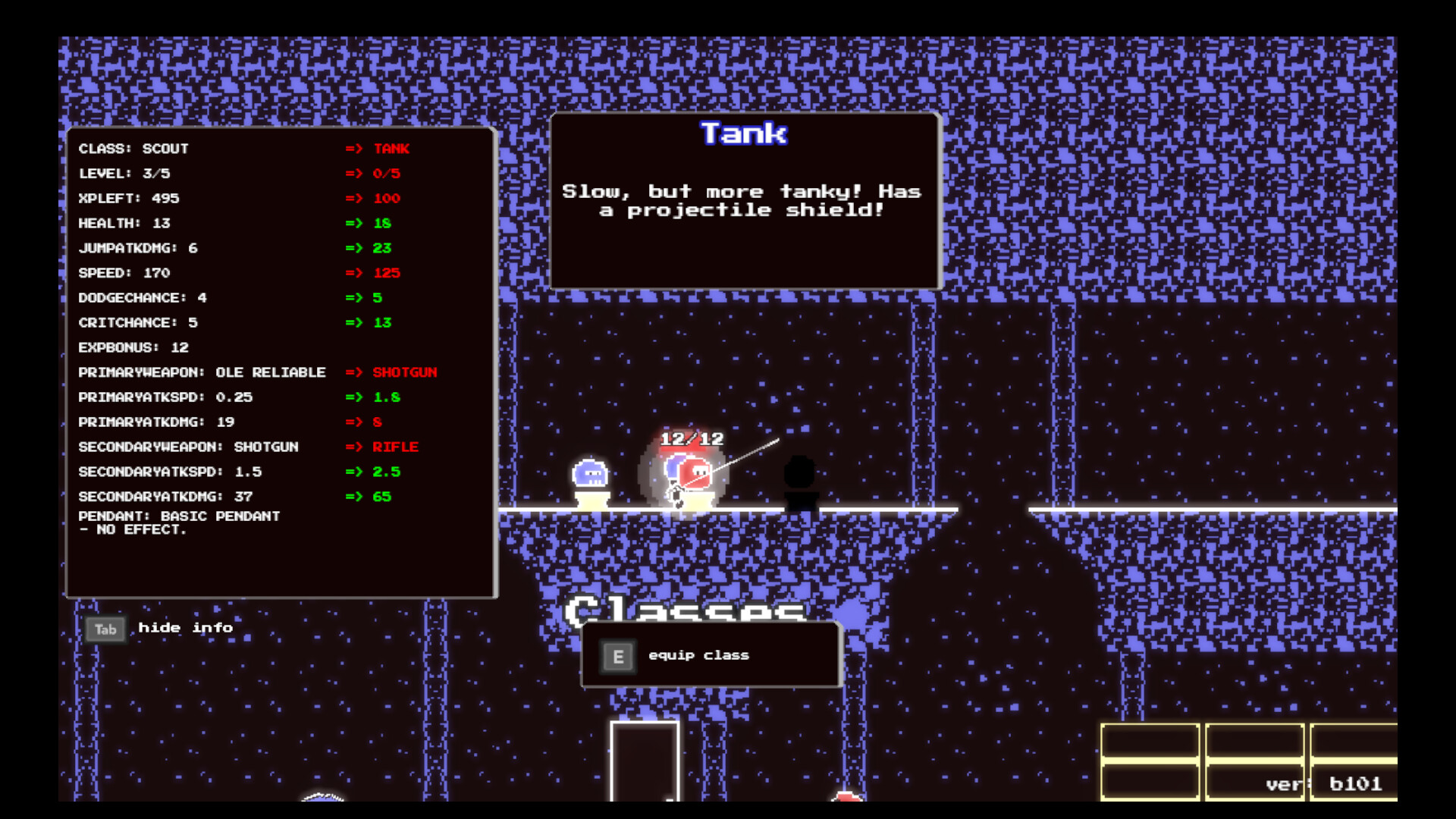The height and width of the screenshot is (819, 1456).
Task: Expand the PENDANT: BASIC PENDANT entry
Action: (179, 516)
